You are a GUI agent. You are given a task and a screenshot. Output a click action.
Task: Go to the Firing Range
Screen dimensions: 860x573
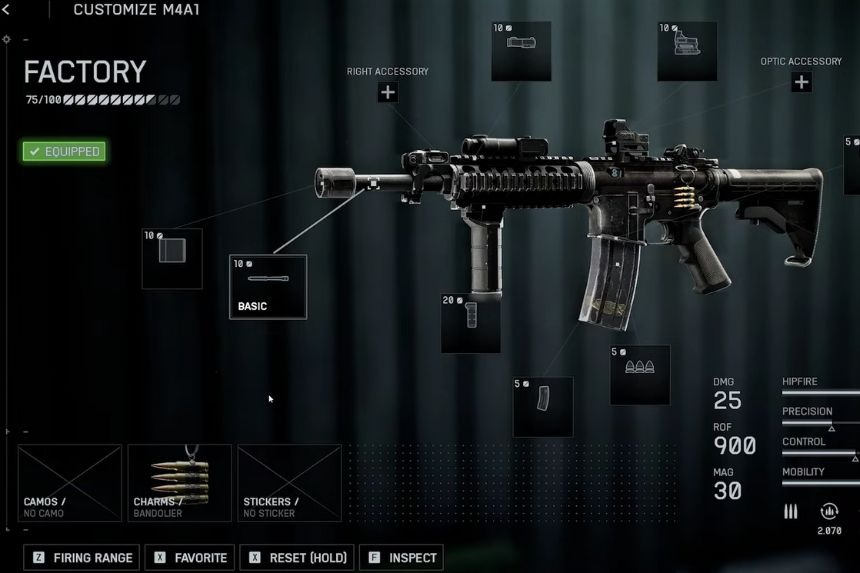(x=83, y=558)
